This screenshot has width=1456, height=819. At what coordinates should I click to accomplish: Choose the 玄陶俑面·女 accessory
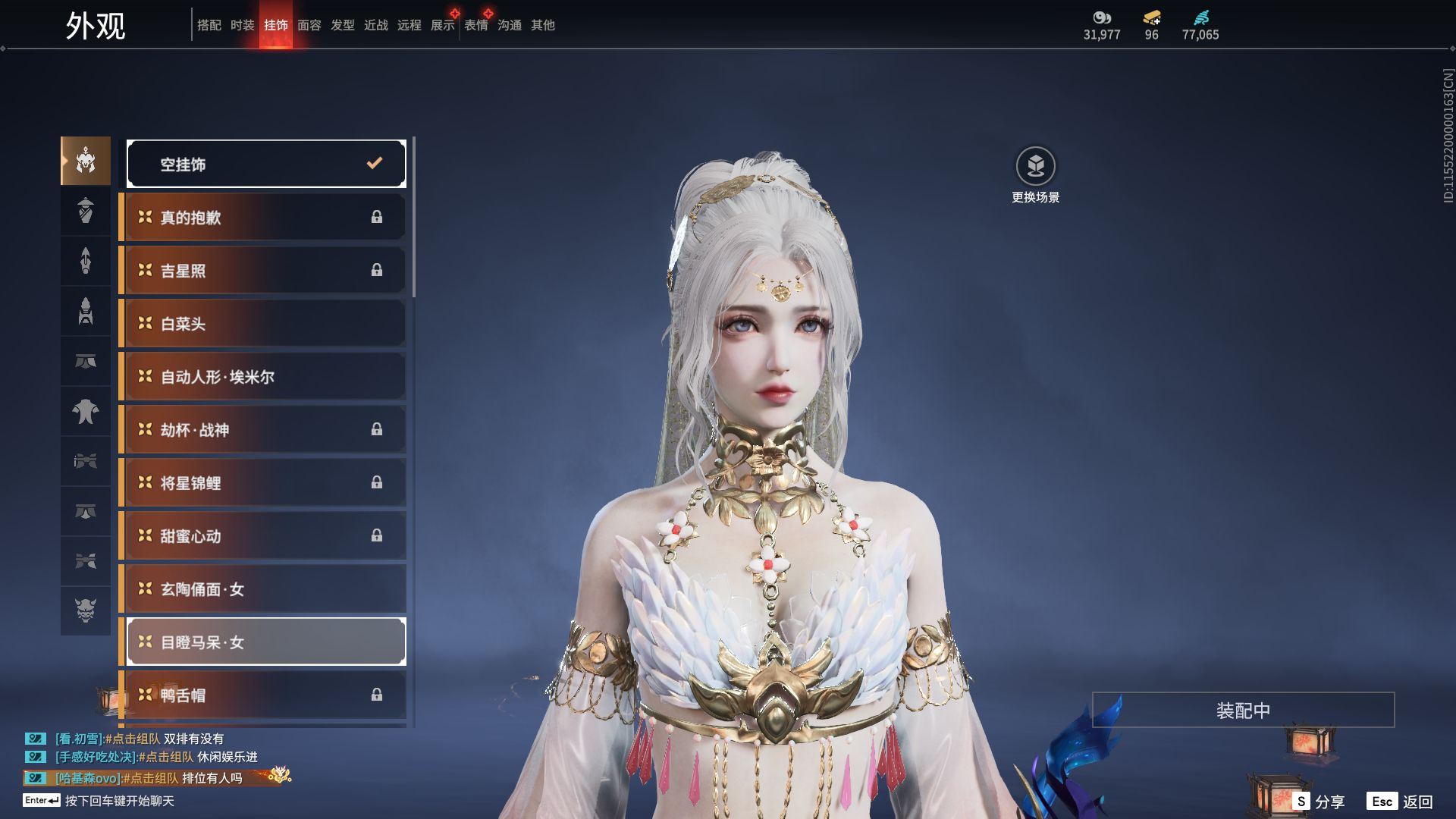pyautogui.click(x=263, y=589)
